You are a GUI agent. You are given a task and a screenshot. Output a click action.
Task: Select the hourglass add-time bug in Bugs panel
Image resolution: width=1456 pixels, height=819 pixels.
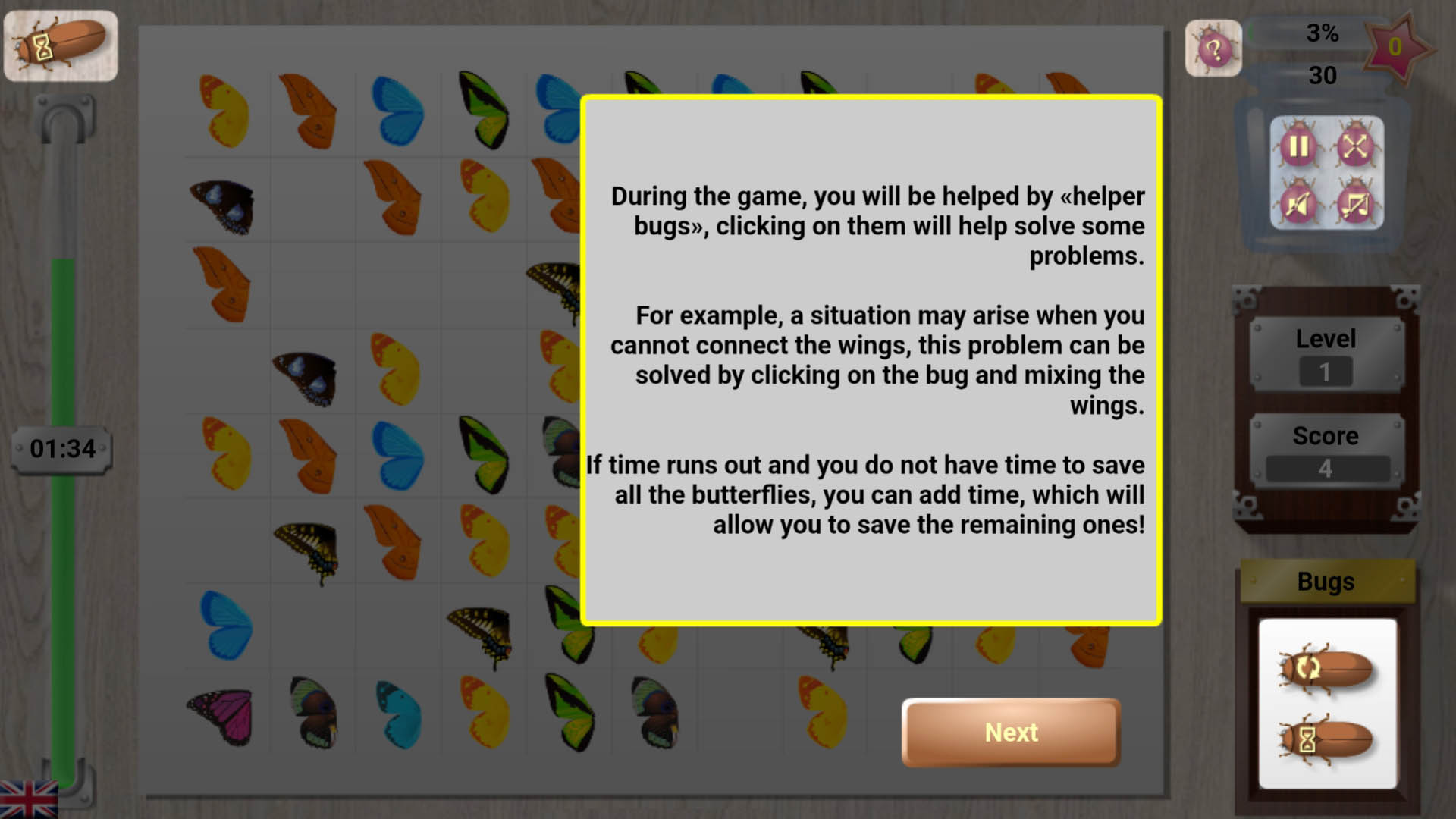[x=1326, y=739]
